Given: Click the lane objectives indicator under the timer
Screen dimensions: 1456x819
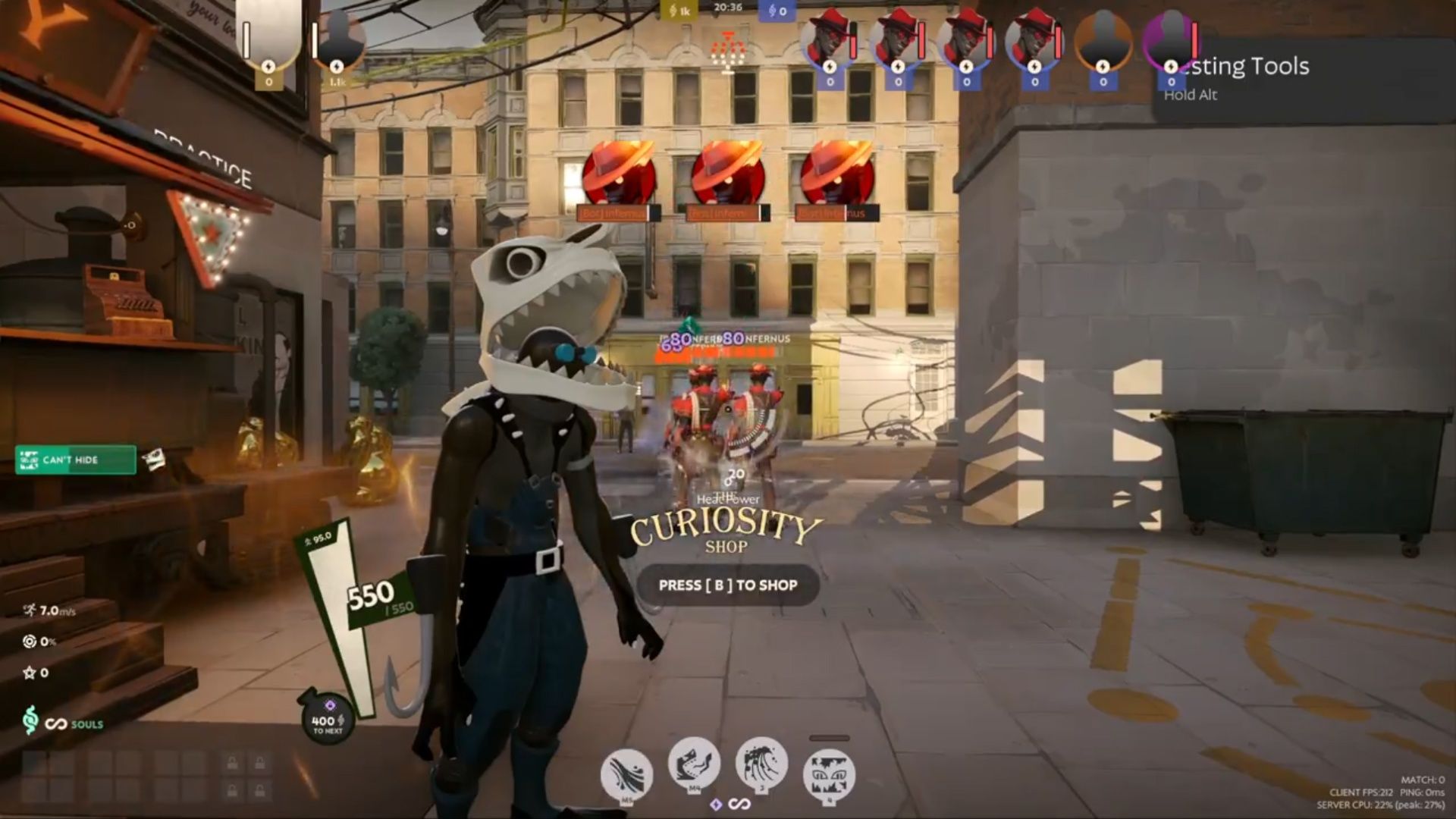Looking at the screenshot, I should click(x=727, y=52).
